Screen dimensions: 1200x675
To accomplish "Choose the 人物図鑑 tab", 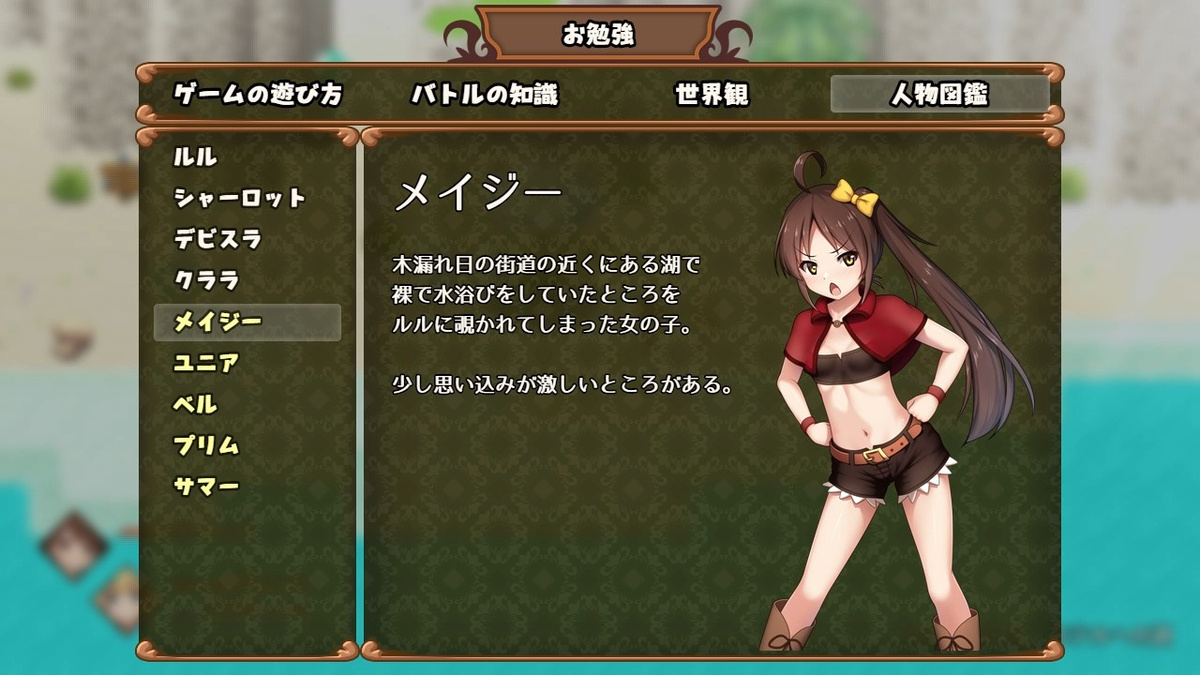I will pos(939,95).
